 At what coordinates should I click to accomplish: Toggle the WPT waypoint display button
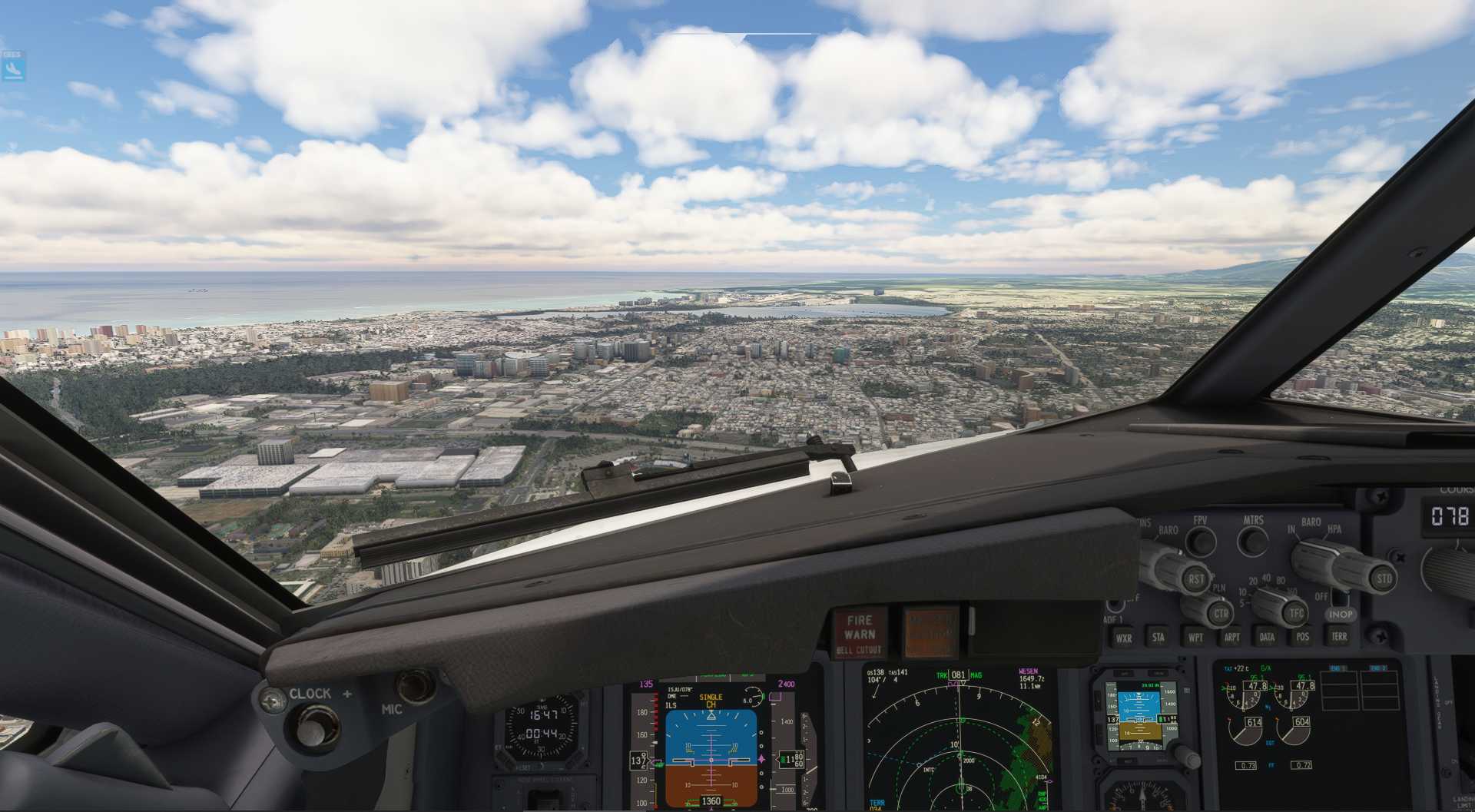point(1195,637)
